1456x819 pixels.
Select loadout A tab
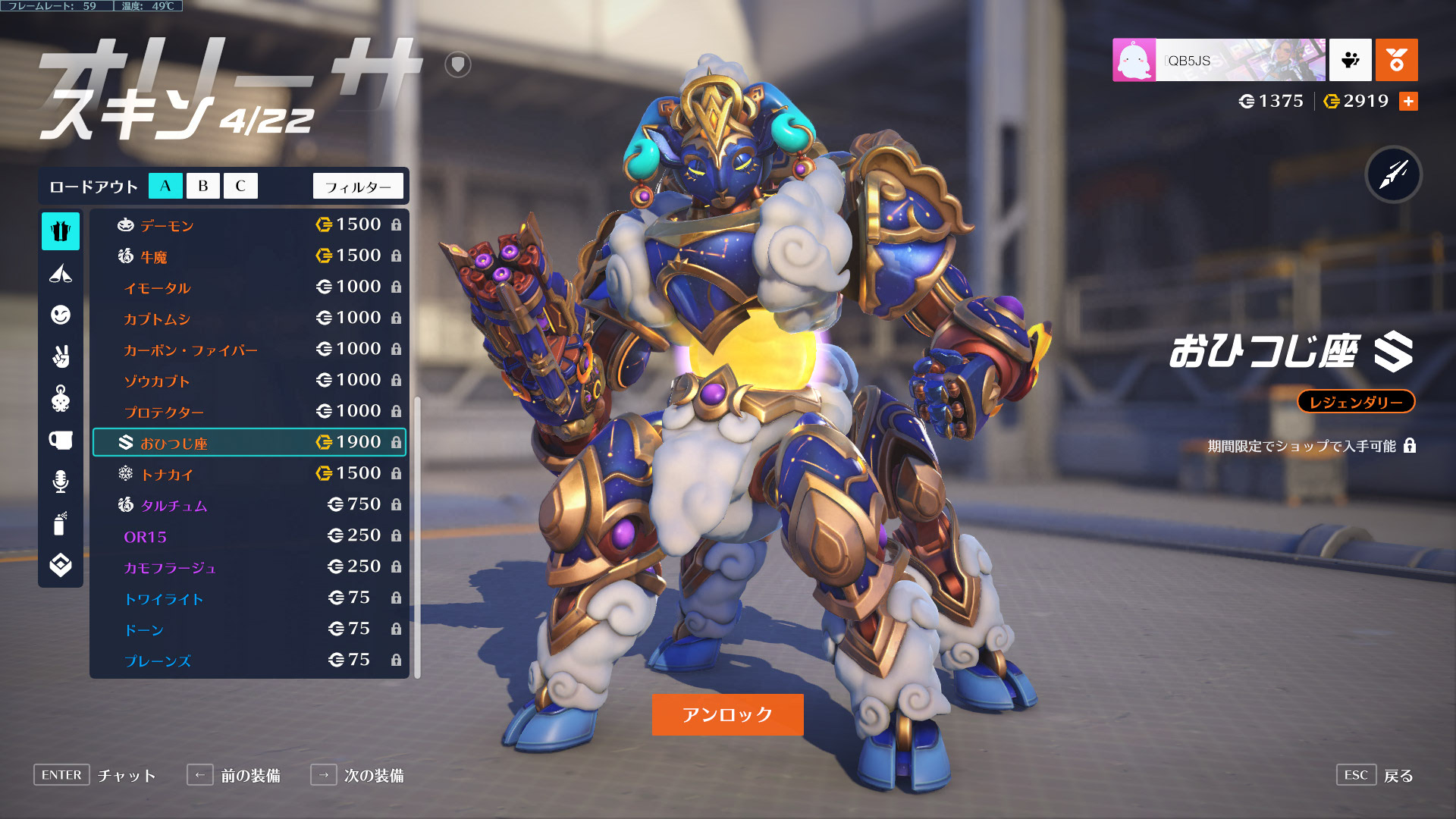click(x=165, y=186)
